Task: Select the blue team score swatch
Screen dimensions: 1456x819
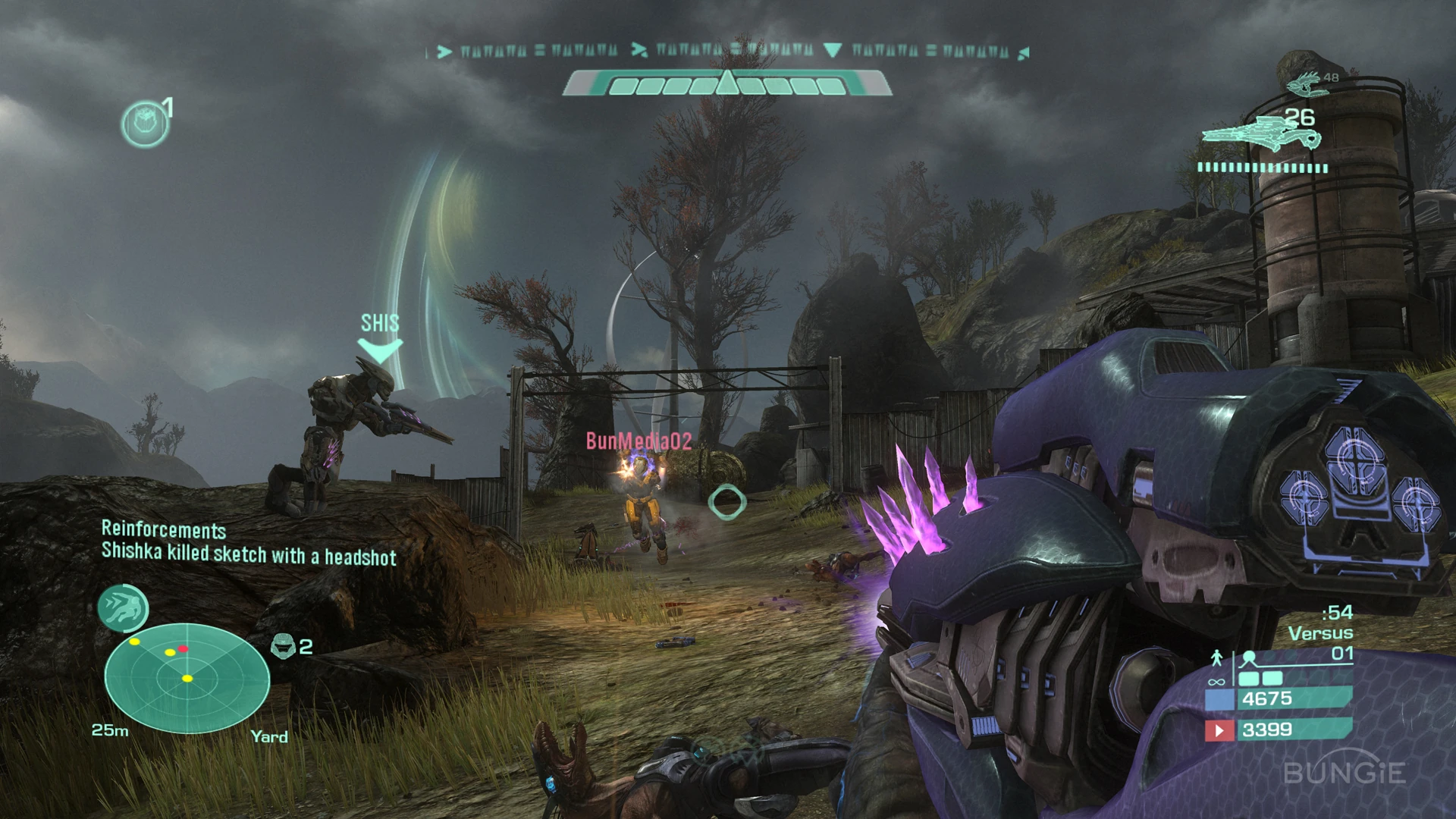Action: pos(1219,698)
